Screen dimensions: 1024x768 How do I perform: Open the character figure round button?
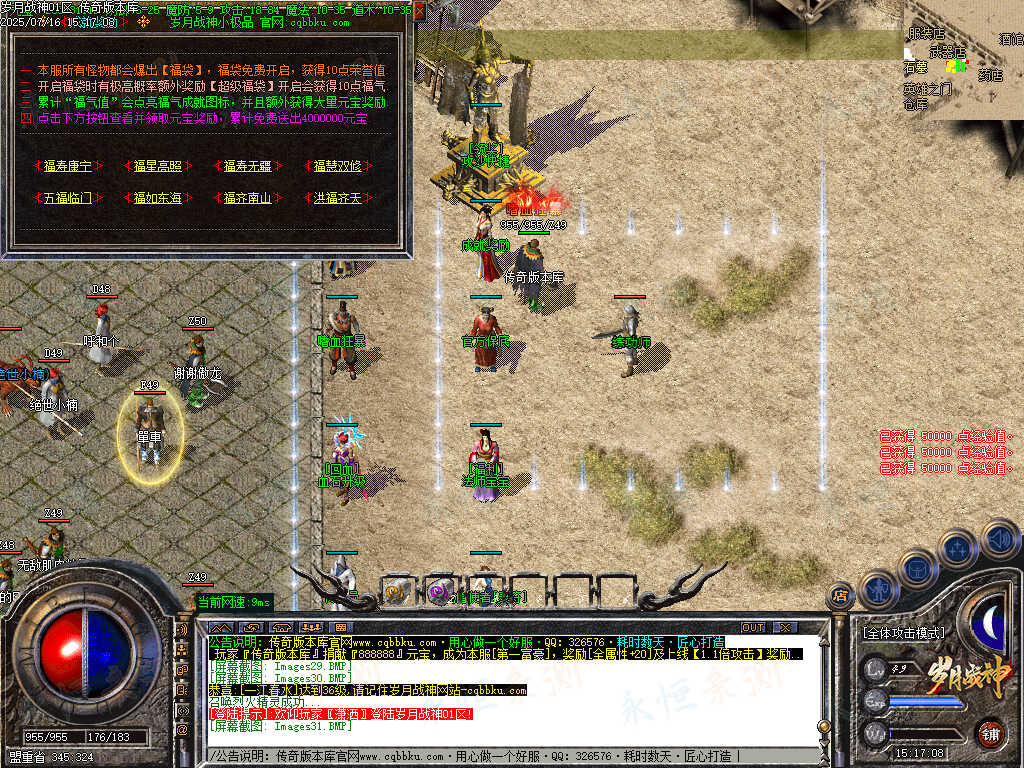pyautogui.click(x=877, y=590)
